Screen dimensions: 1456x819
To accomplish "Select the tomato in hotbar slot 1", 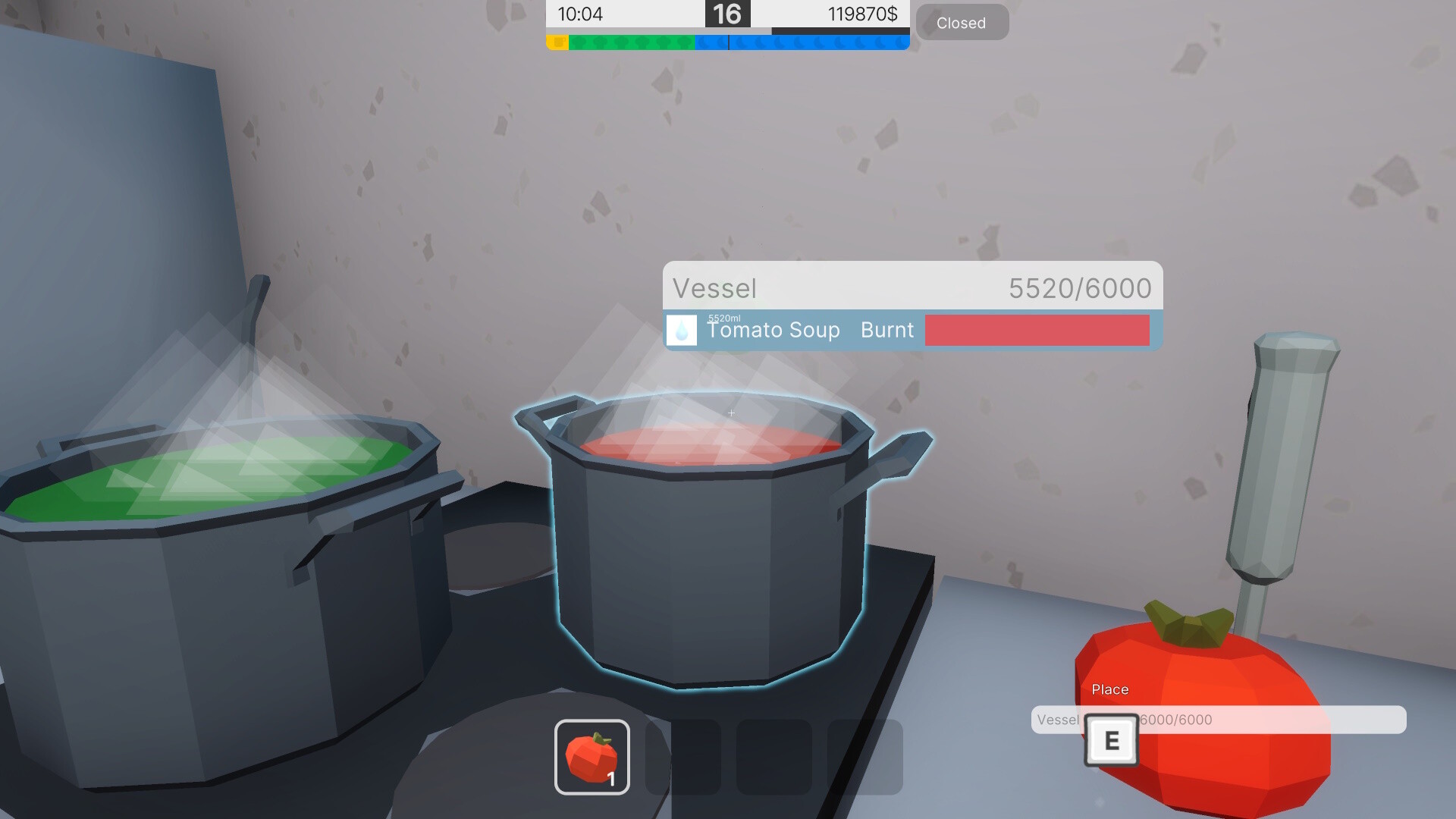I will (x=593, y=758).
